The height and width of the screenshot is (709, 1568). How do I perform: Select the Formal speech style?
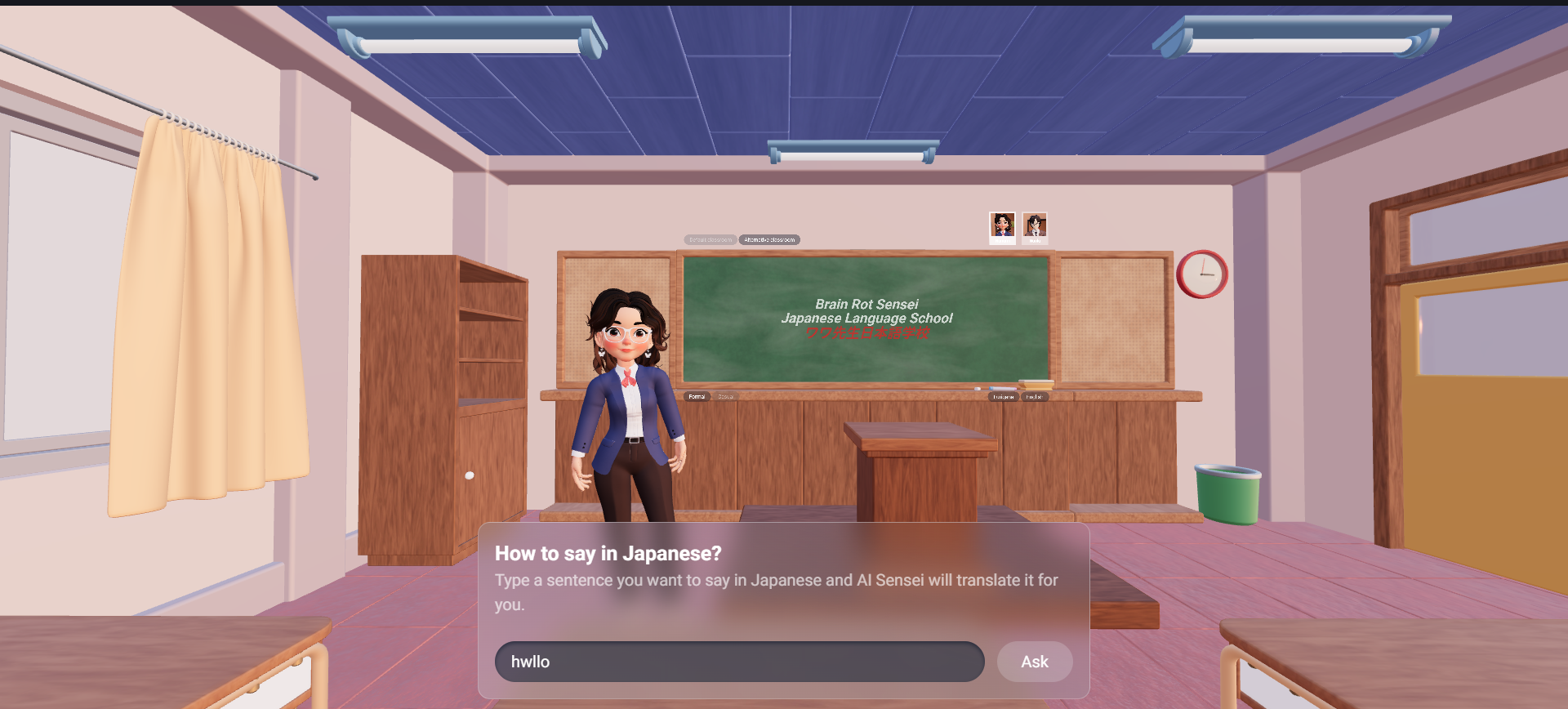coord(697,397)
